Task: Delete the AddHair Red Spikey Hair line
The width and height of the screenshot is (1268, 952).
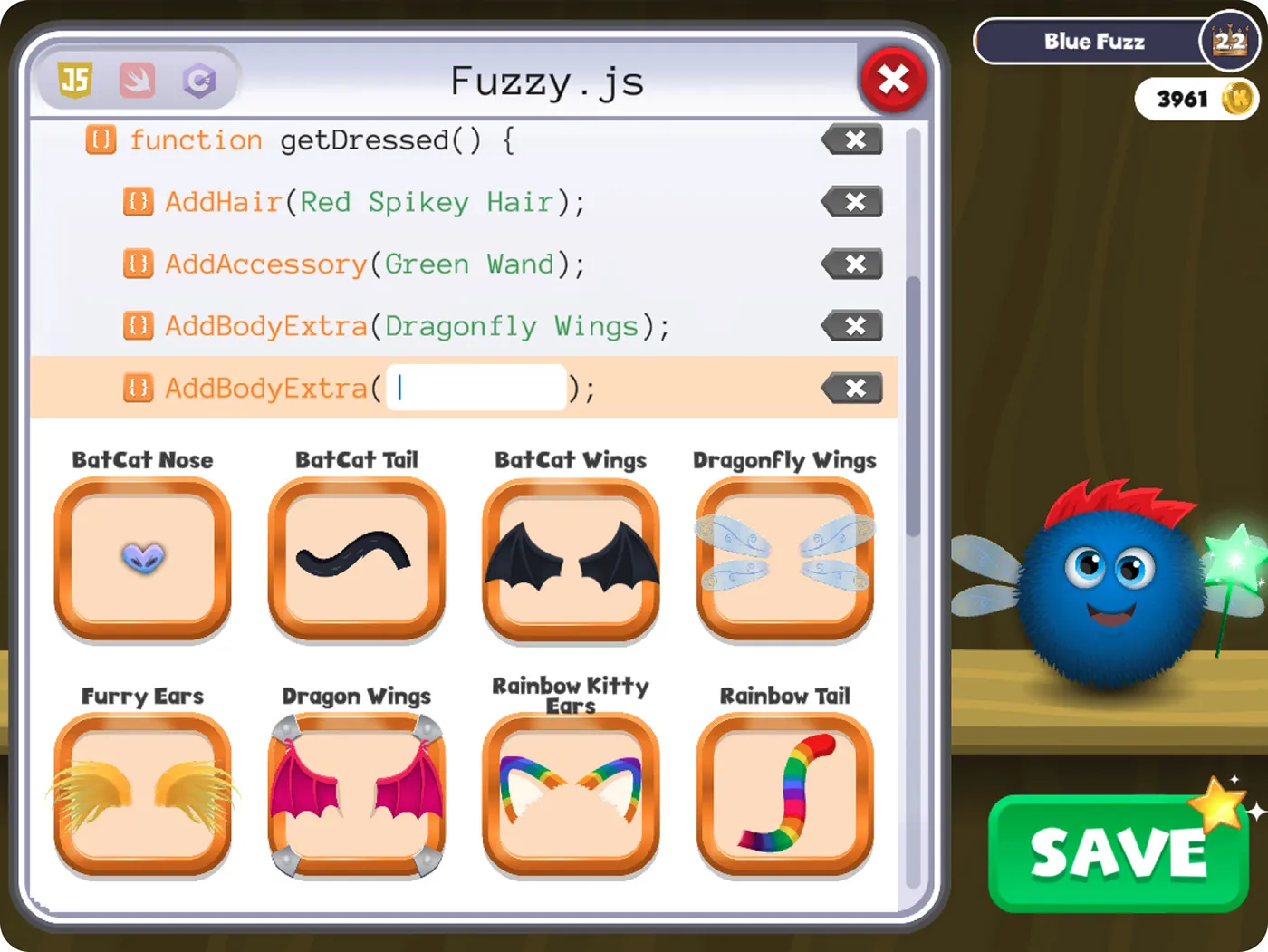Action: click(851, 202)
